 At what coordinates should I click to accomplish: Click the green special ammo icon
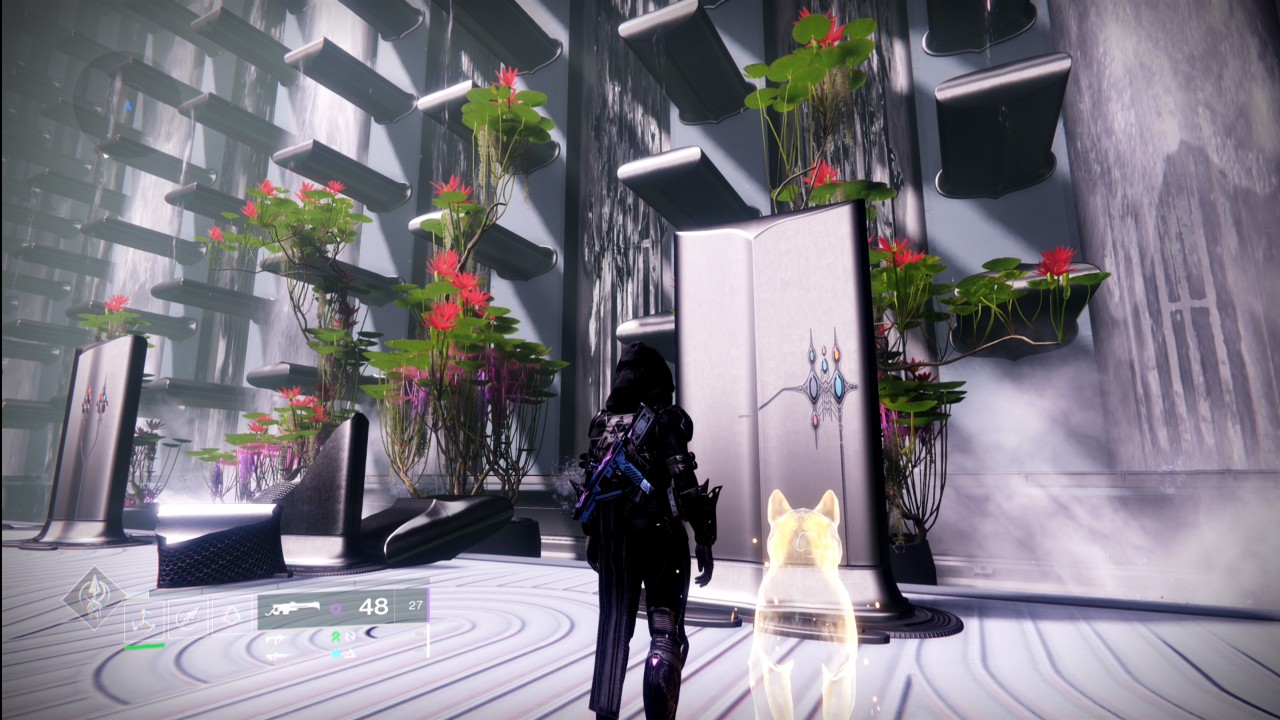[335, 637]
